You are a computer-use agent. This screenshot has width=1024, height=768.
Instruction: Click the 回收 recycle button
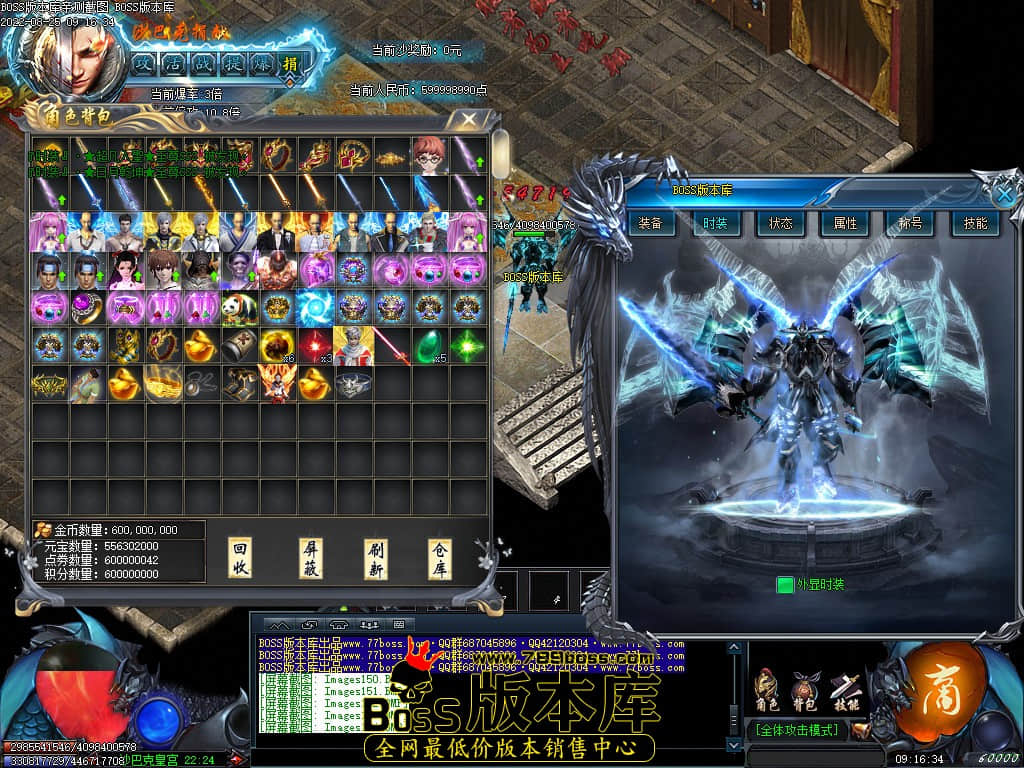tap(240, 558)
